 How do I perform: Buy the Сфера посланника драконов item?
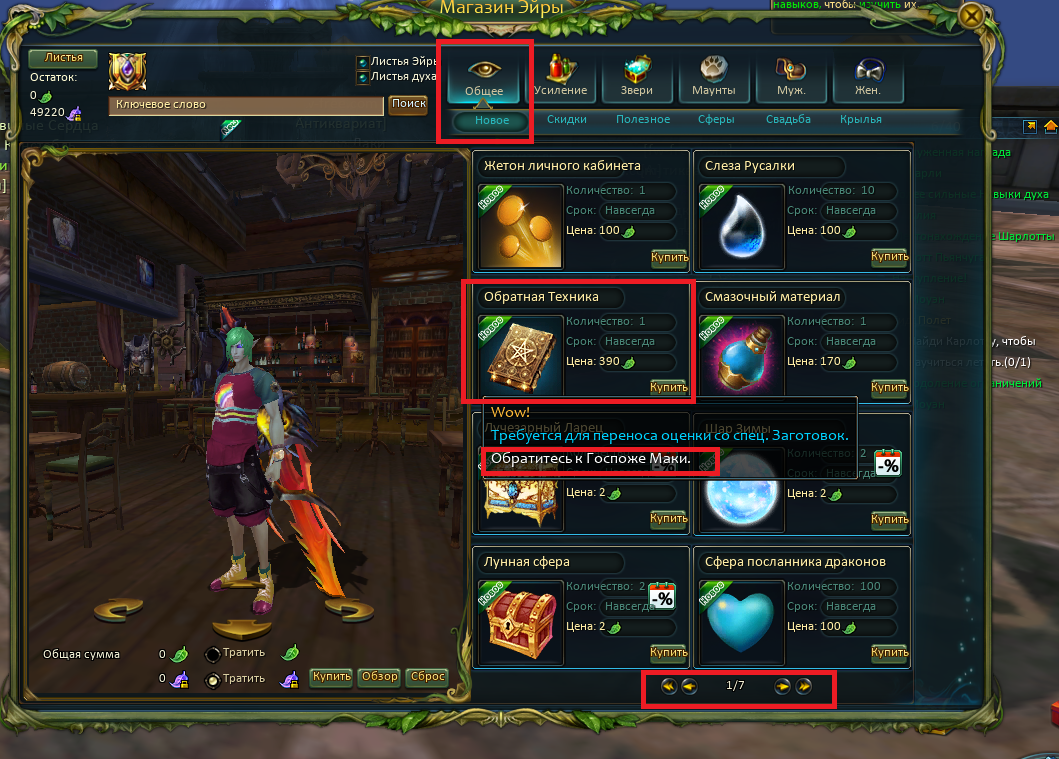(x=889, y=652)
